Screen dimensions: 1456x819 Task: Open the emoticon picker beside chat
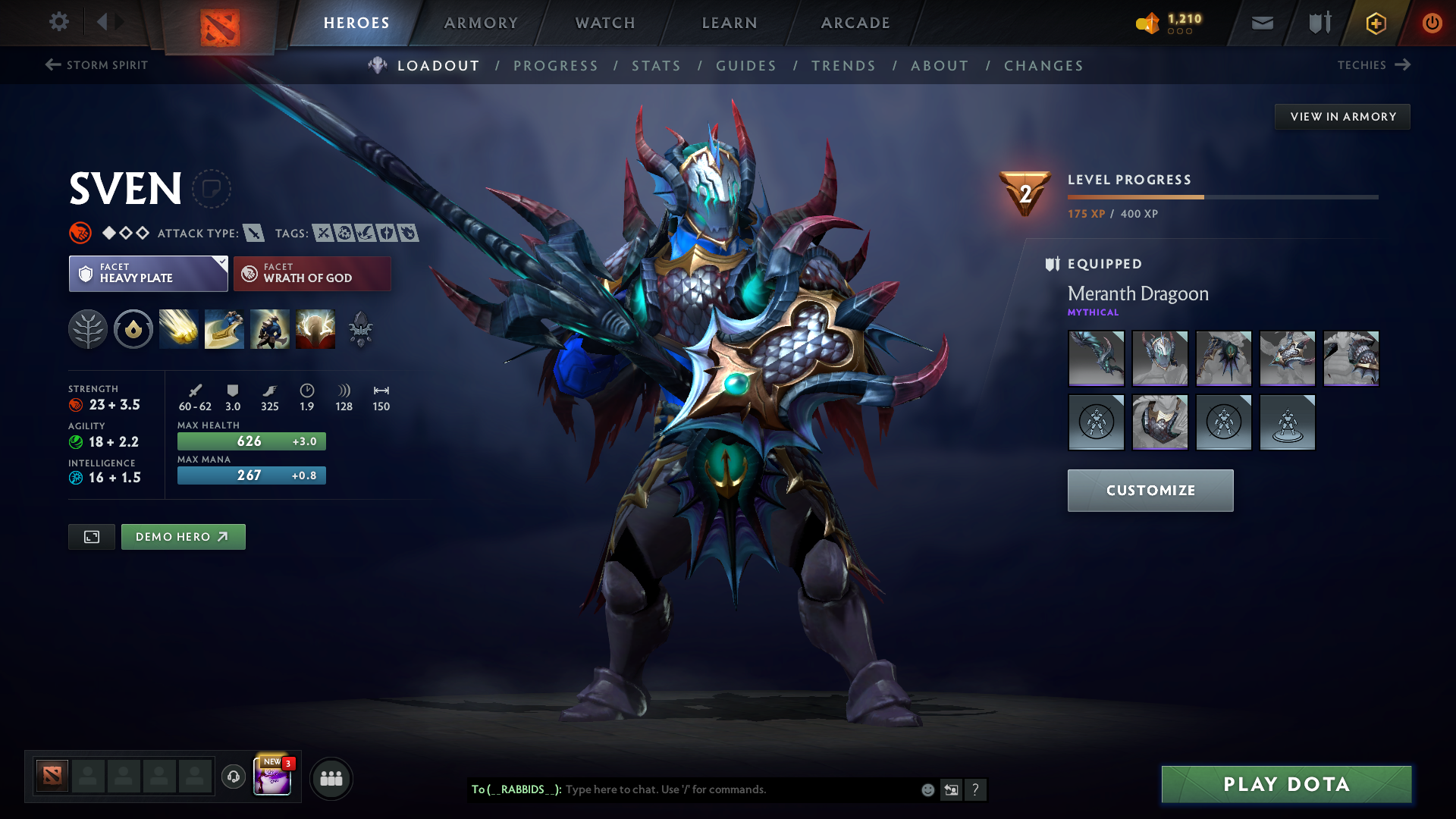coord(927,789)
